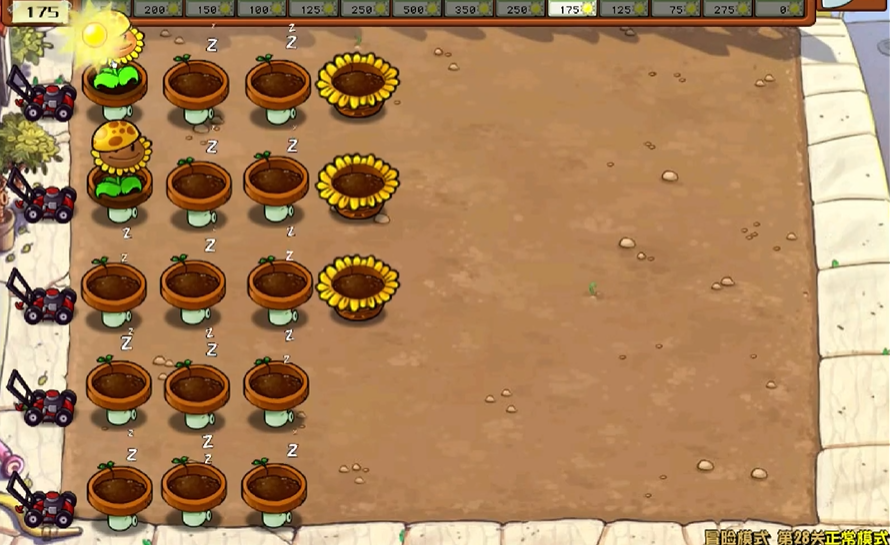The width and height of the screenshot is (890, 545).
Task: Pick the seed packet costing 275
Action: point(729,9)
